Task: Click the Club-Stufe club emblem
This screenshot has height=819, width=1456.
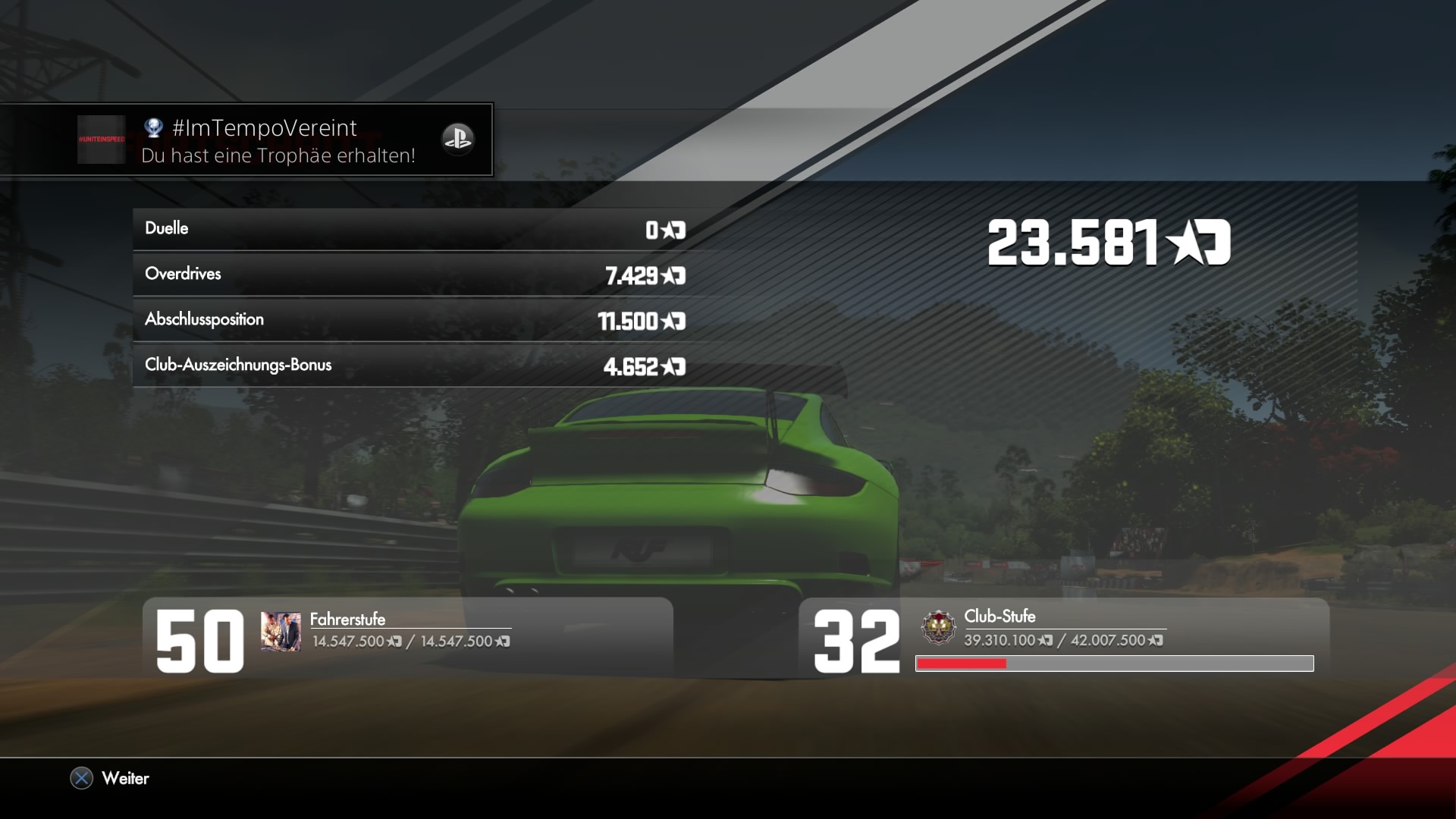Action: 938,628
